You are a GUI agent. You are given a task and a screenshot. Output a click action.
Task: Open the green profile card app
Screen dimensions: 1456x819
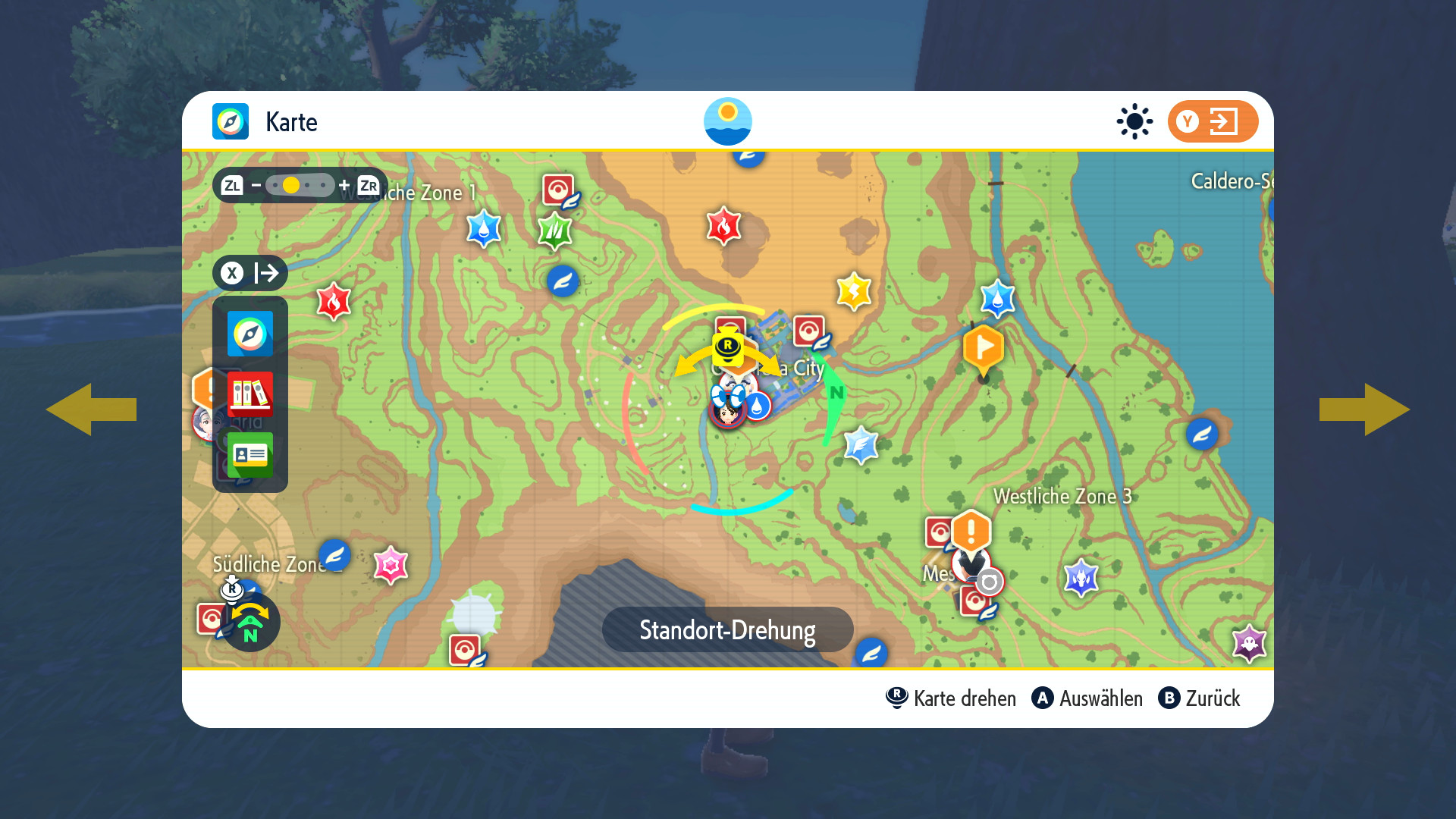click(250, 455)
